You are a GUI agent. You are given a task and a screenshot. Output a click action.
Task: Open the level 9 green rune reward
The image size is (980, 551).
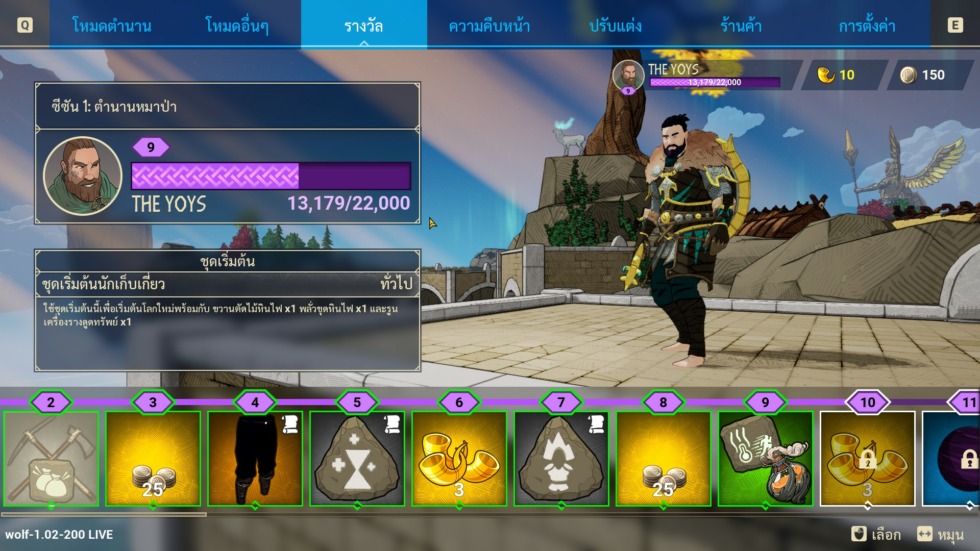pyautogui.click(x=765, y=458)
